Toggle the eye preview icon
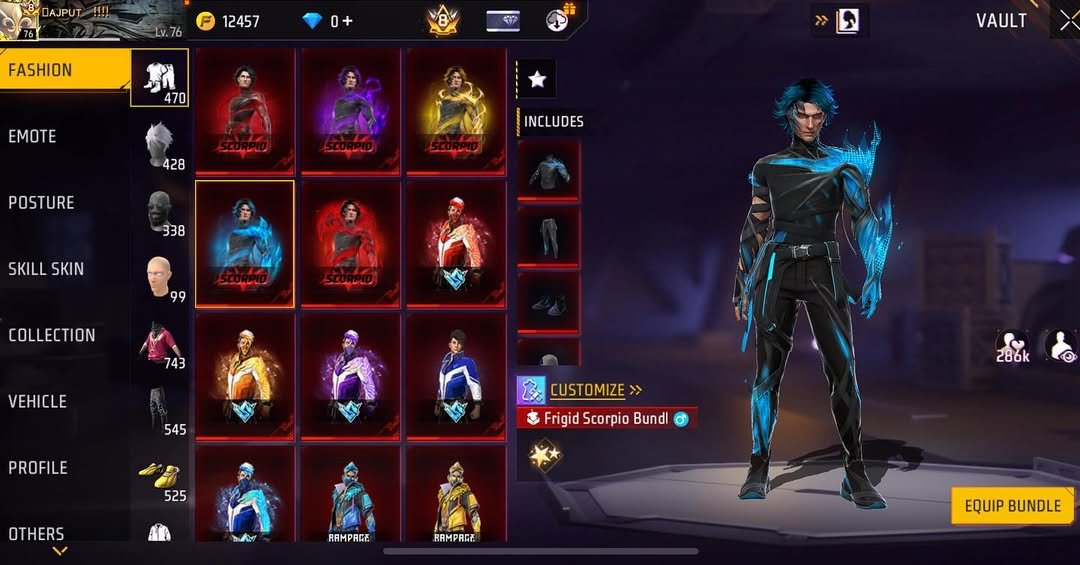1080x565 pixels. pos(1061,347)
